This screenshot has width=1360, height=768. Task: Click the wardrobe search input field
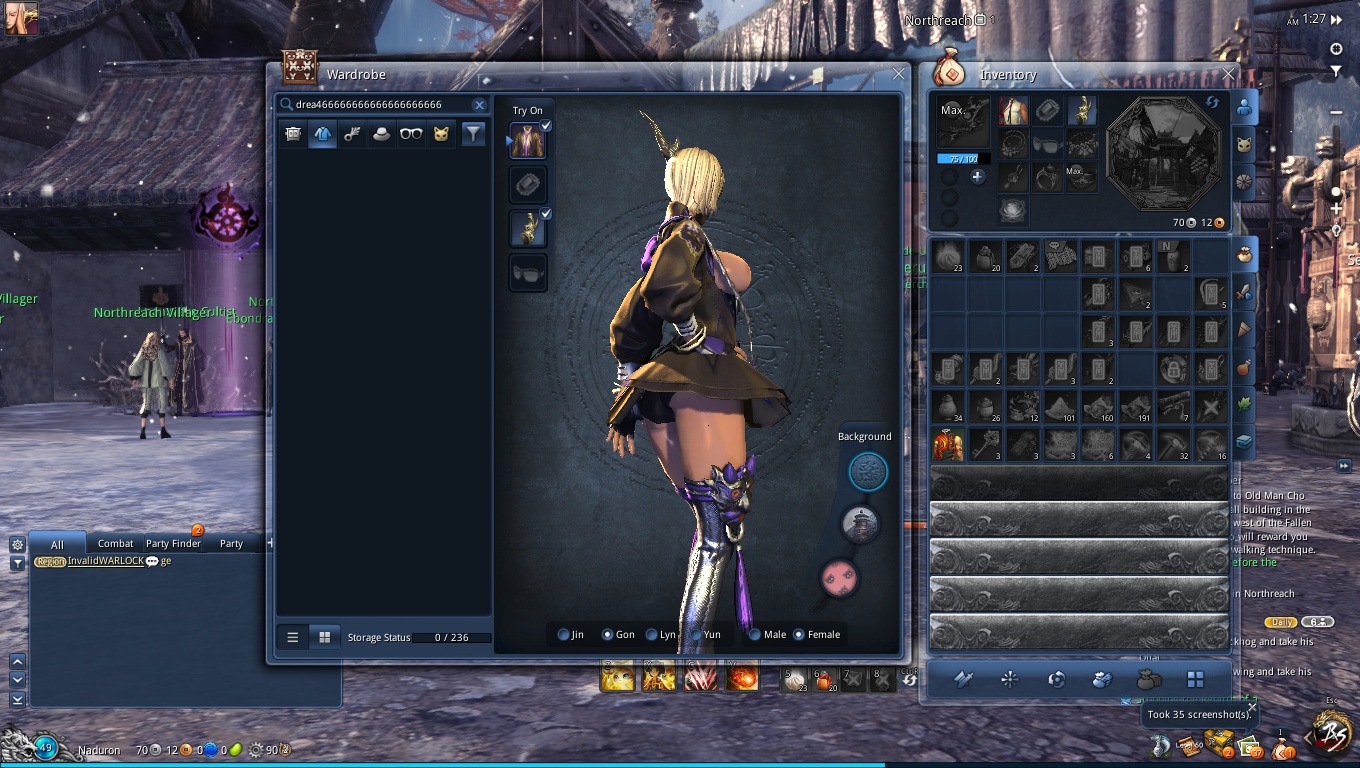pos(380,105)
